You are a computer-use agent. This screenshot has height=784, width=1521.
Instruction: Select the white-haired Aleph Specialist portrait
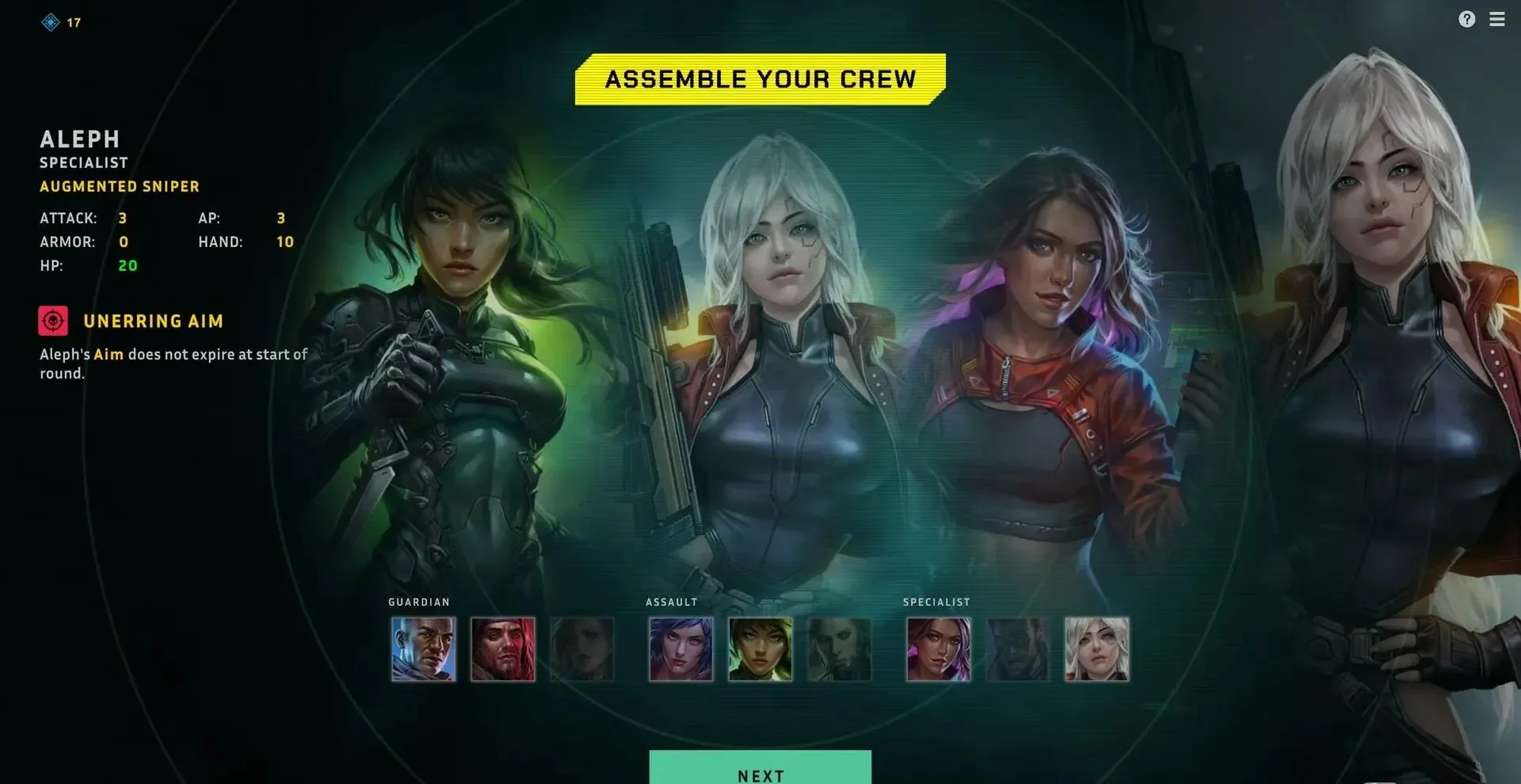(1096, 649)
